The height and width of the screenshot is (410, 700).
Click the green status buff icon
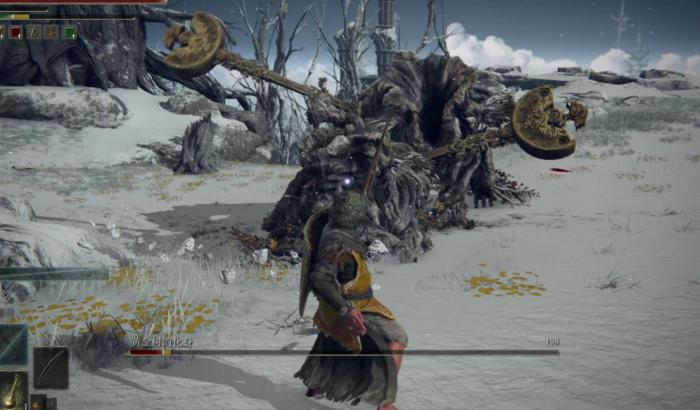tap(70, 32)
